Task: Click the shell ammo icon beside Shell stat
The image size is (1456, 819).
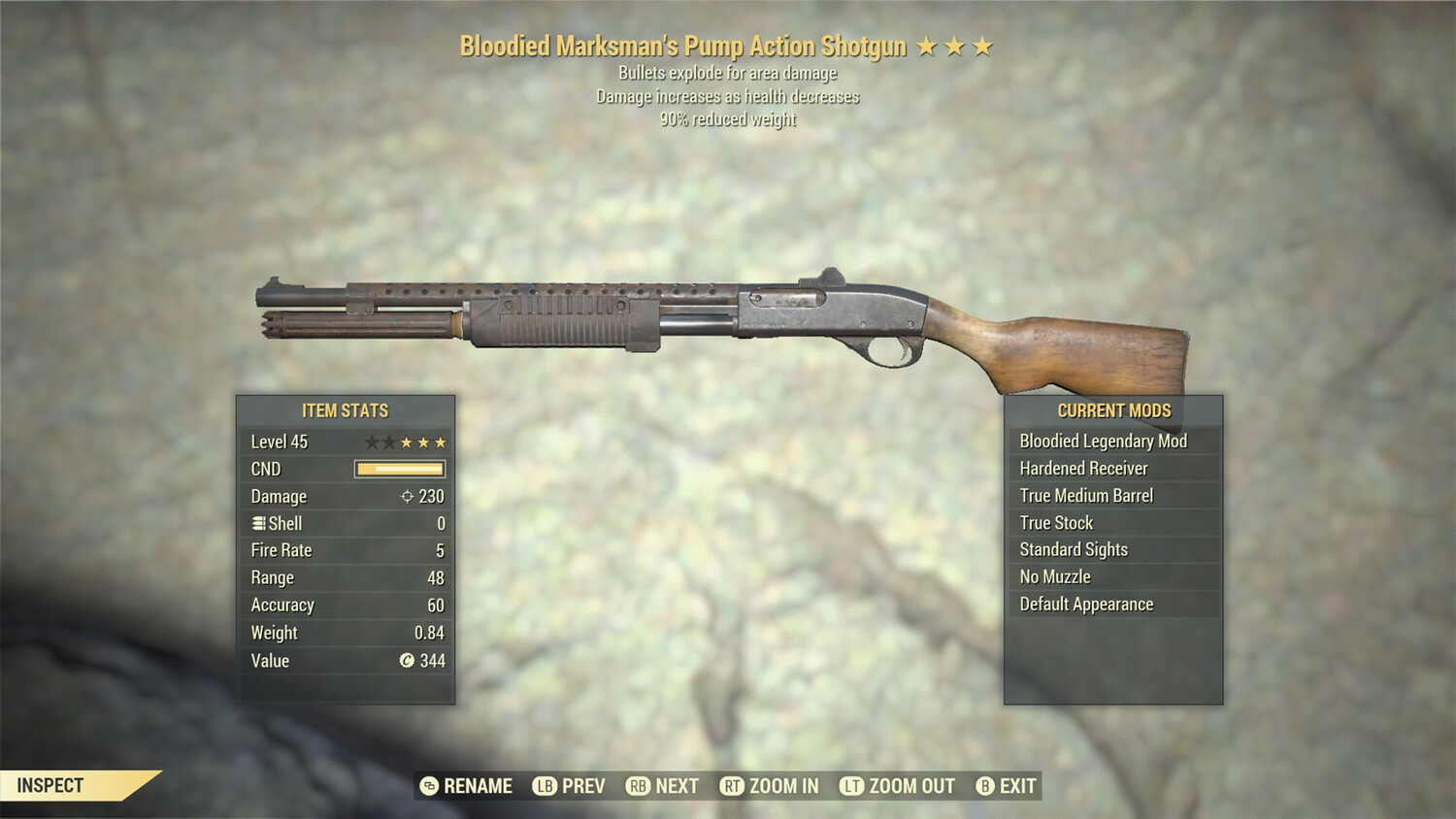Action: (256, 523)
